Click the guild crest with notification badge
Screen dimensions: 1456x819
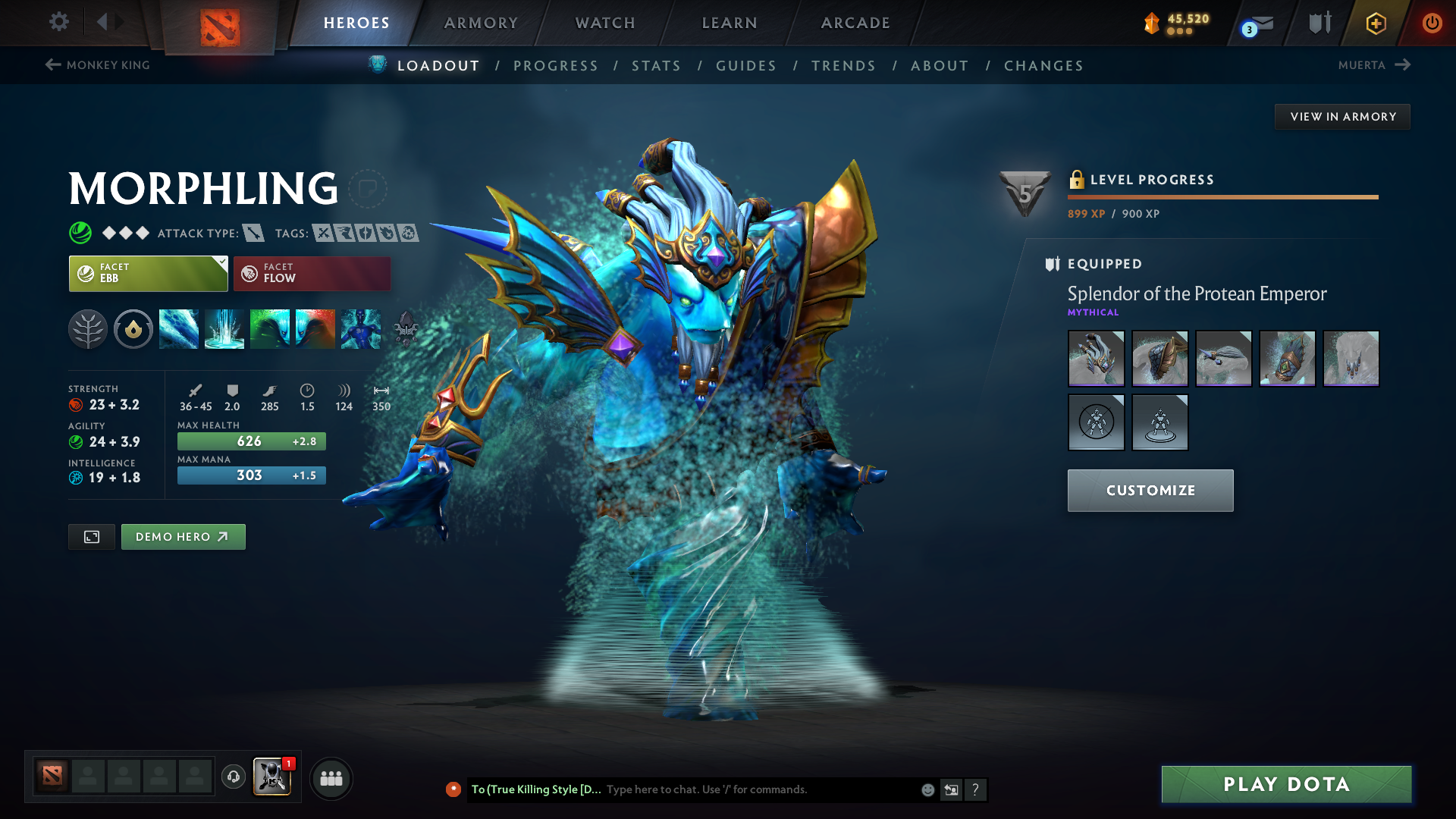pyautogui.click(x=272, y=778)
